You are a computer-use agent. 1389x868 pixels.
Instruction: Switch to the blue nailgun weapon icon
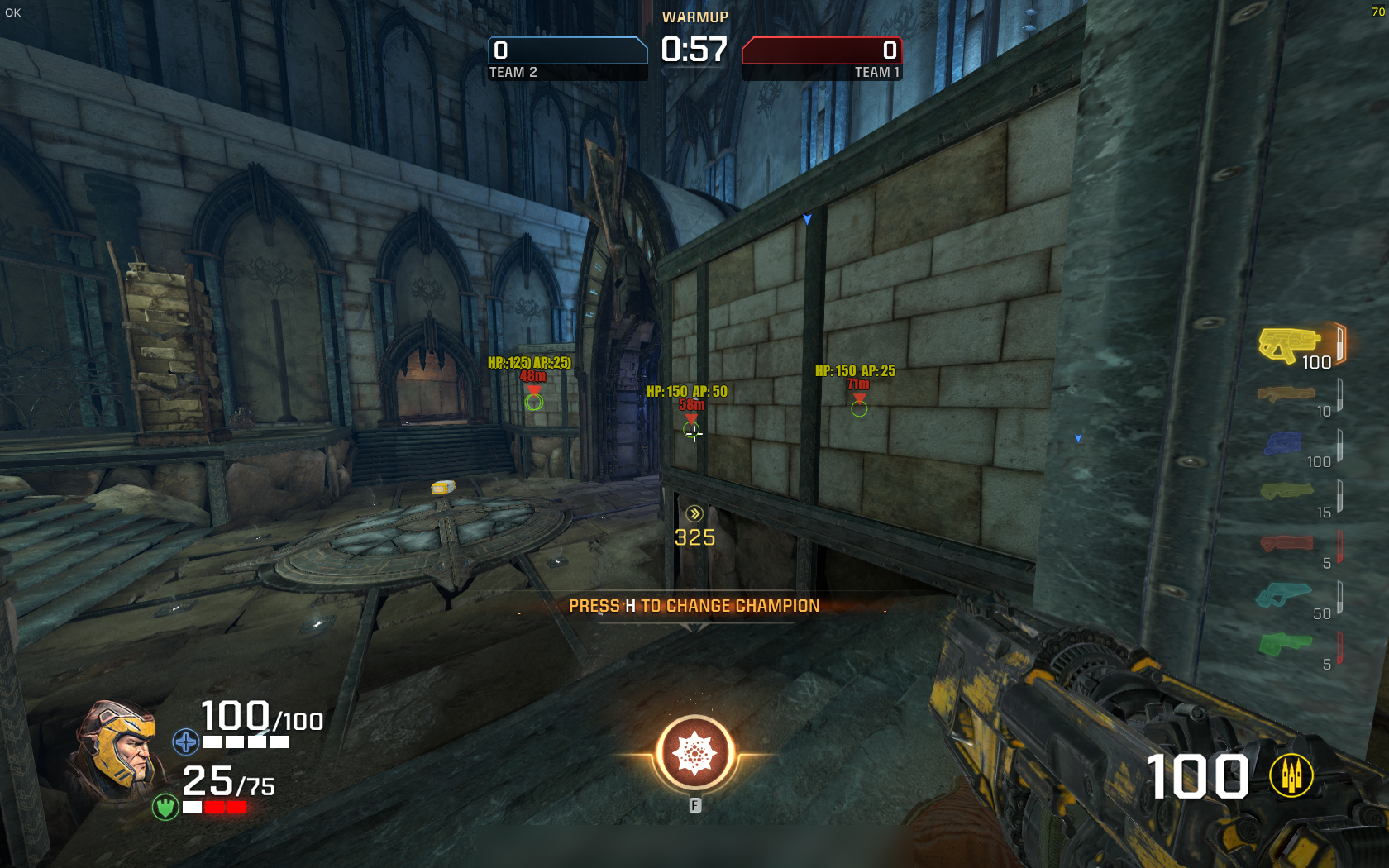tap(1282, 444)
